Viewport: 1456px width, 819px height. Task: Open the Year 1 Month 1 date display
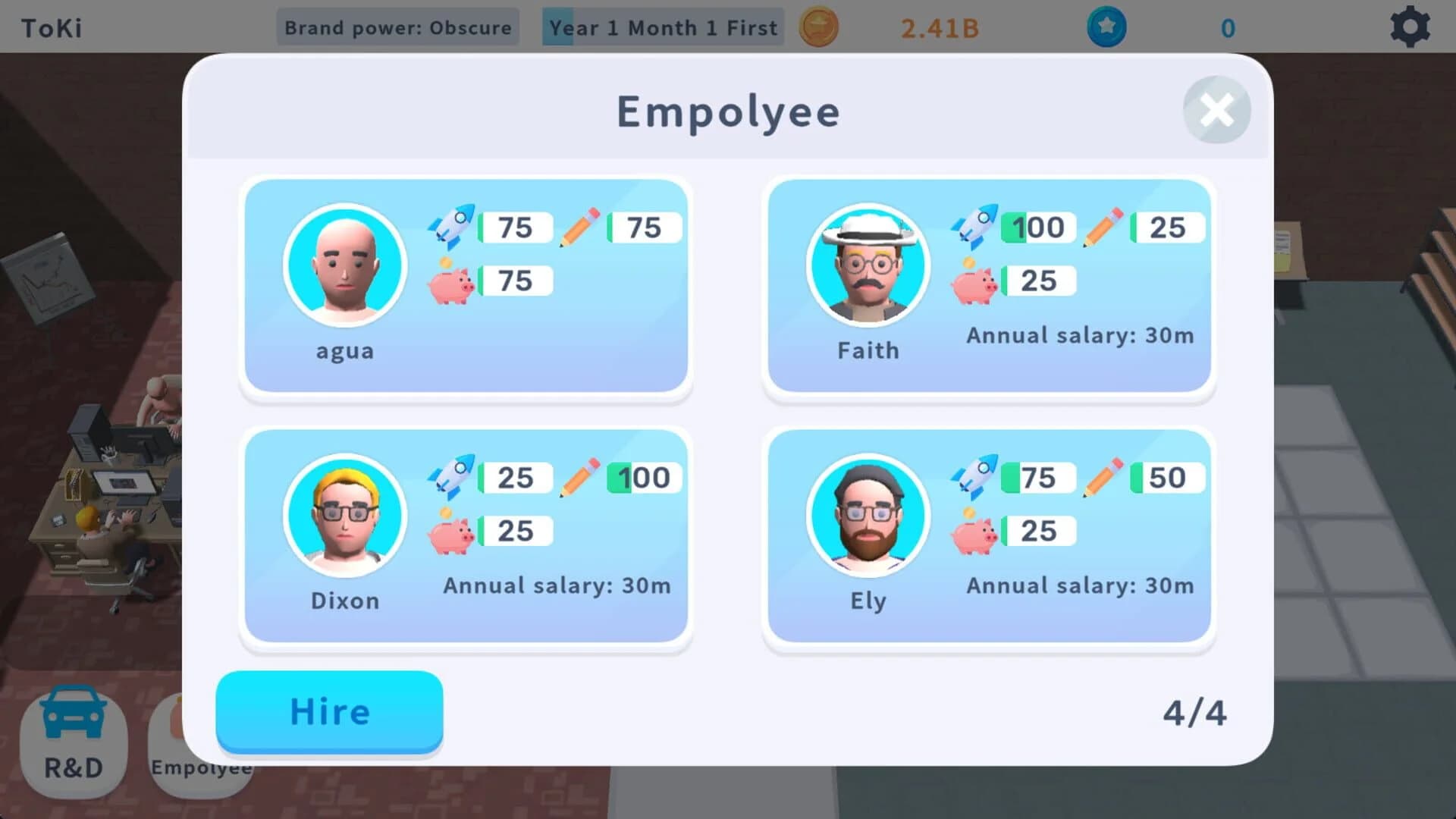pos(662,27)
